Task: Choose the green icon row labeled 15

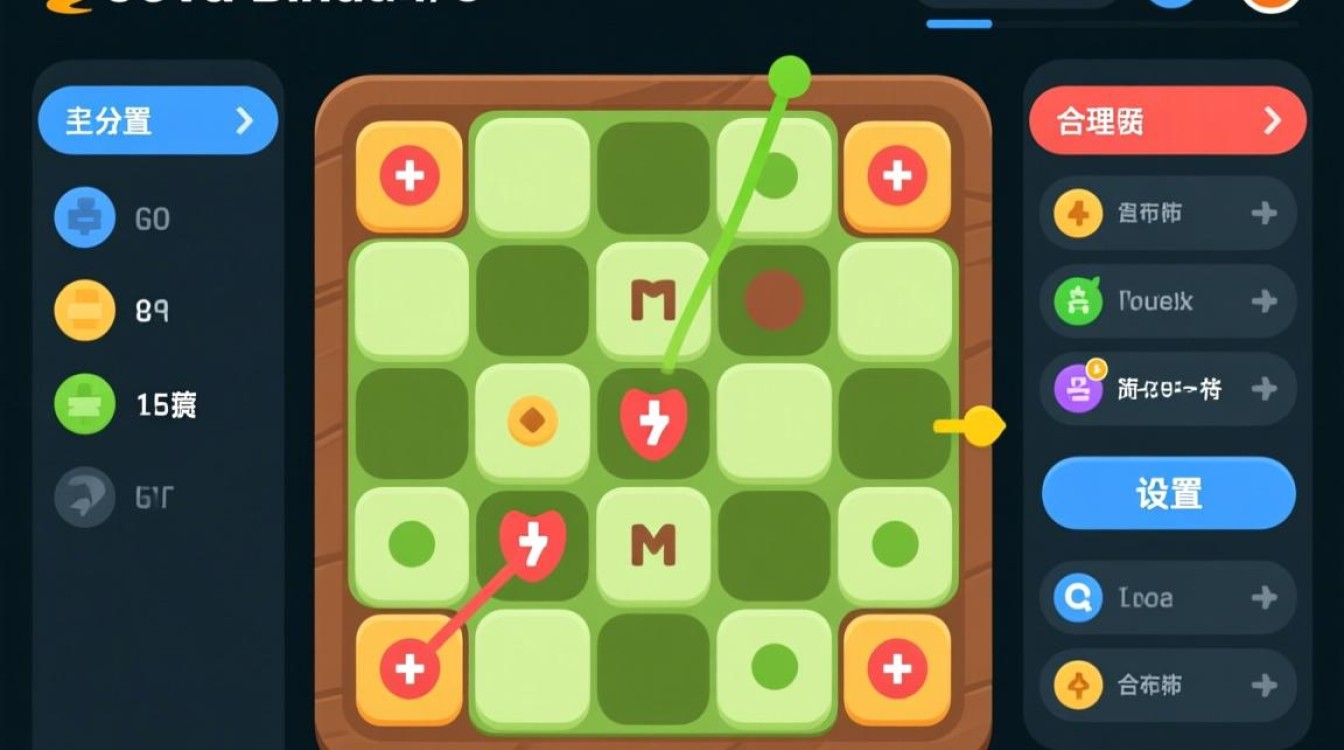Action: pos(125,404)
